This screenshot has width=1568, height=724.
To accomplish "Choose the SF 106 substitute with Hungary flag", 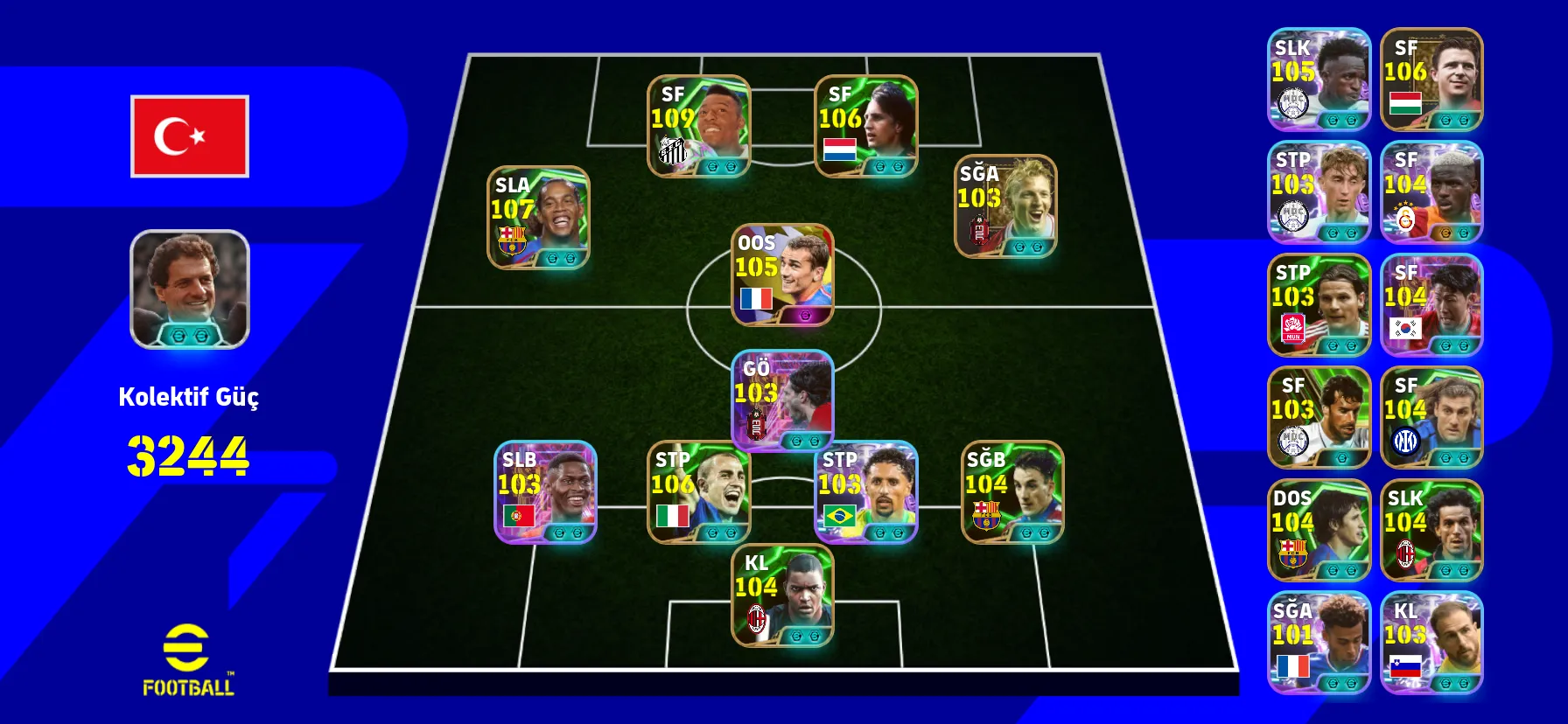I will 1431,80.
